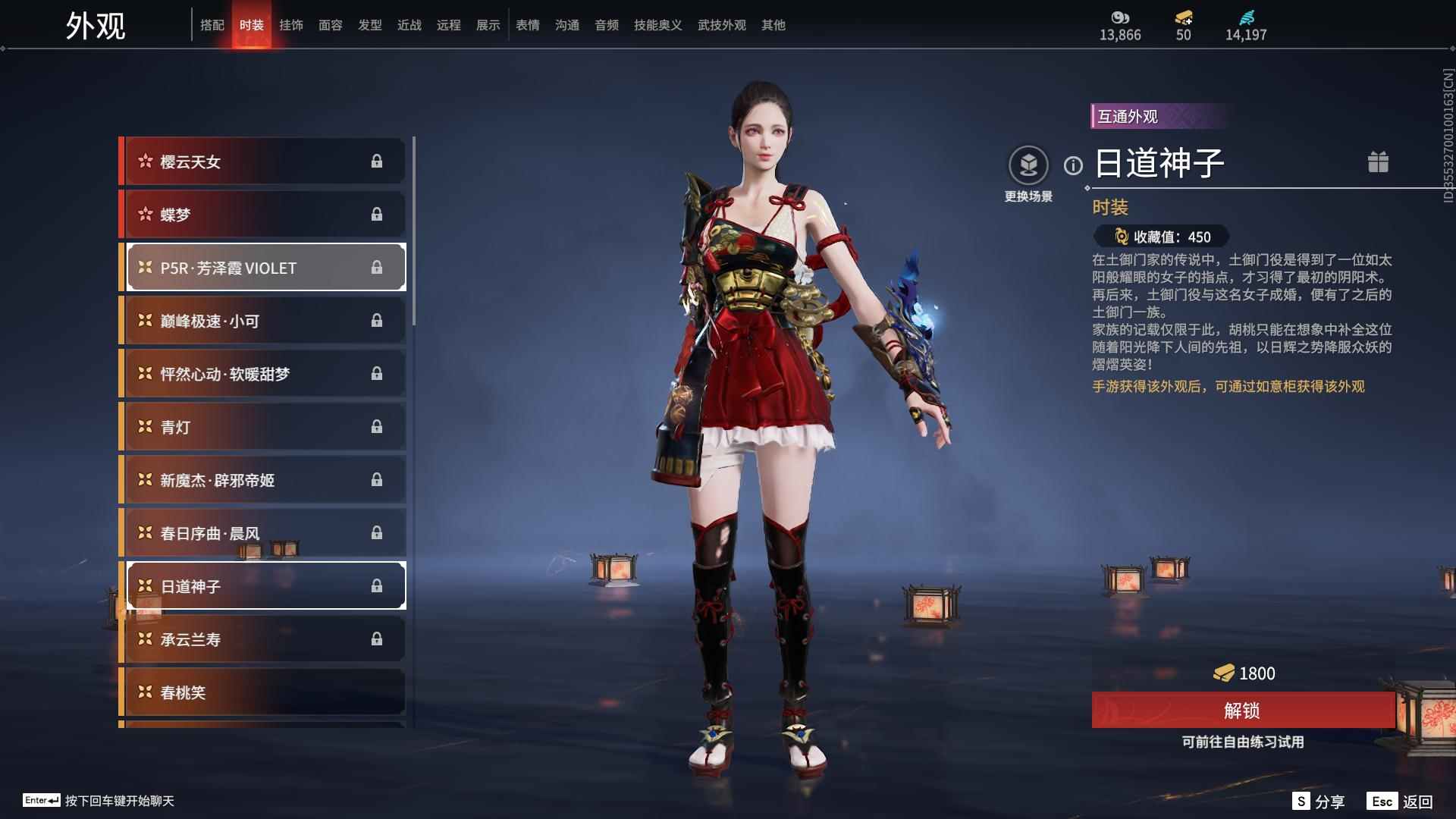Open the 其他 category at the end
Screen dimensions: 1456x819
[x=773, y=24]
